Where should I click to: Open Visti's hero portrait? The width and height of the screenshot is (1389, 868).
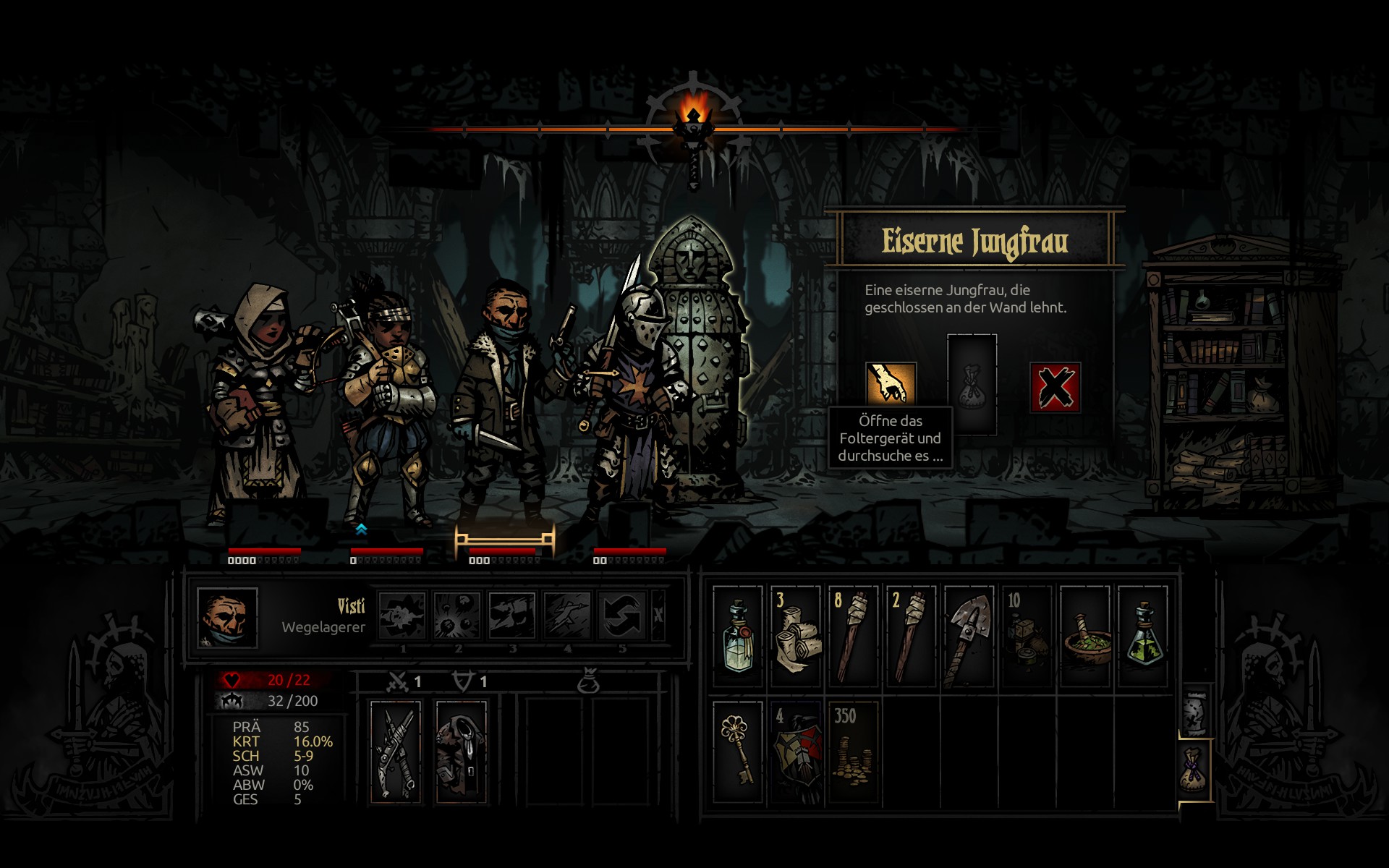tap(227, 617)
